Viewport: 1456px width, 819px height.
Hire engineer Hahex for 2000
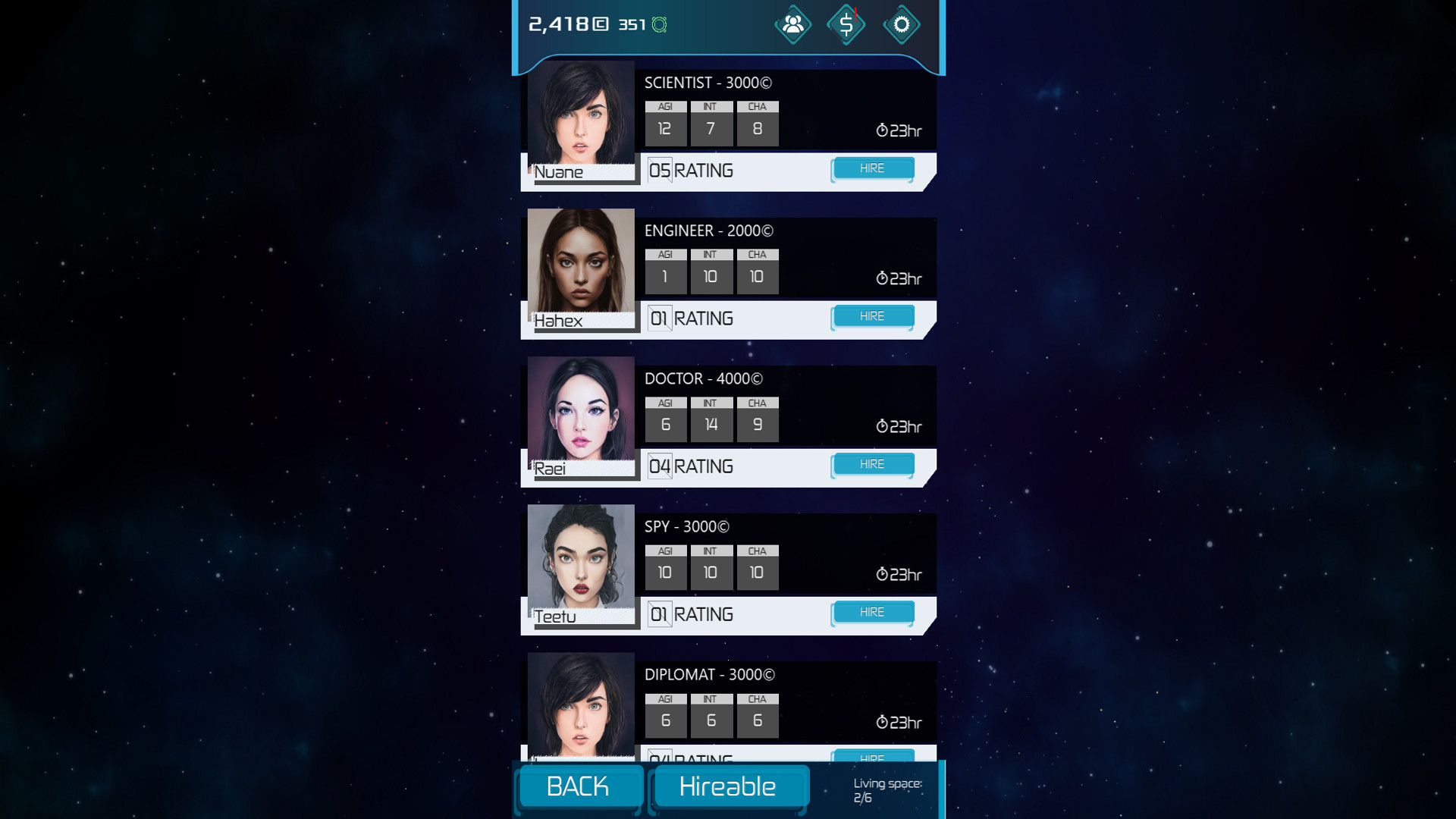click(x=873, y=315)
